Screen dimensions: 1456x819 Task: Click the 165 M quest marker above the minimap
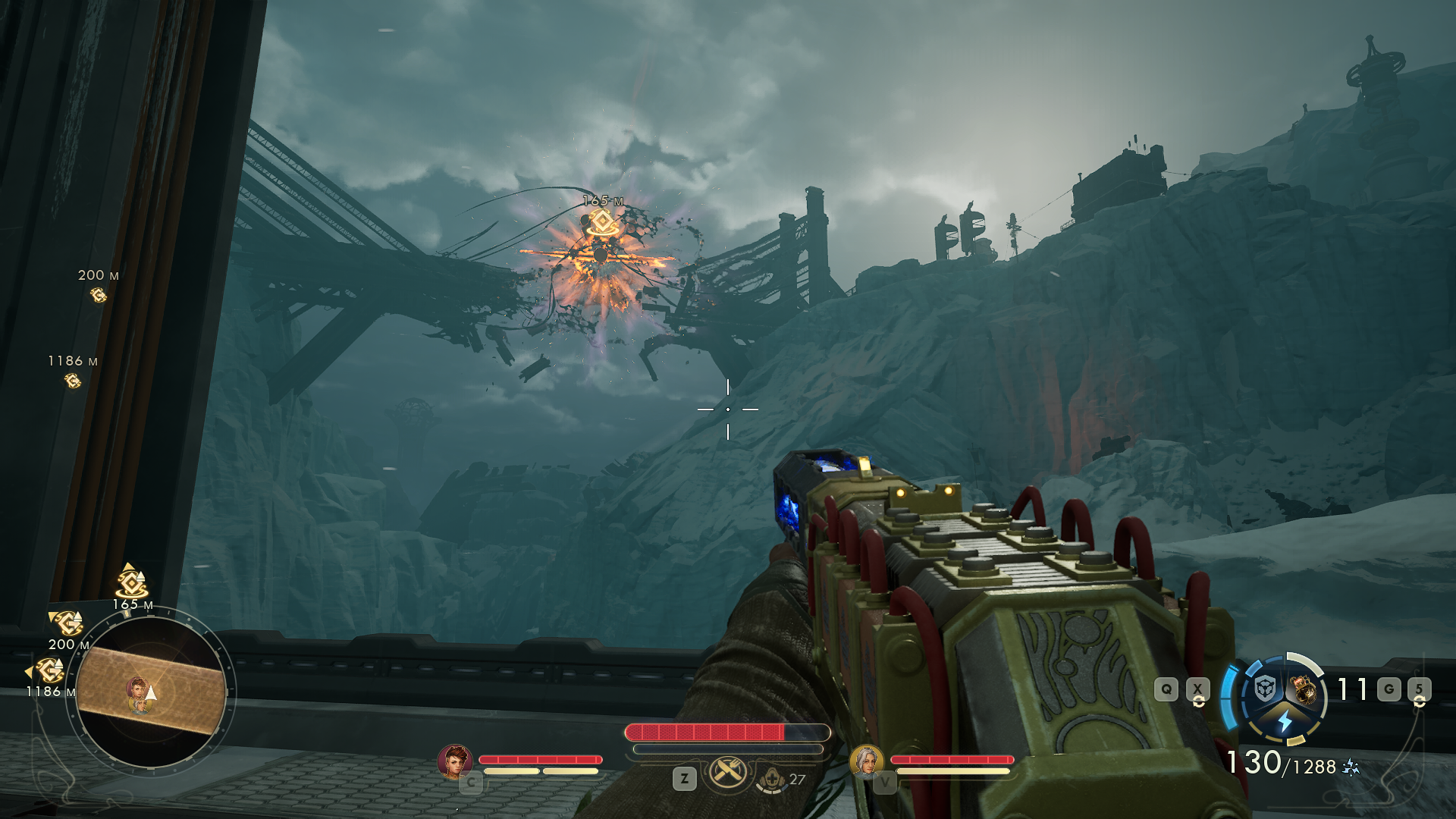(132, 583)
